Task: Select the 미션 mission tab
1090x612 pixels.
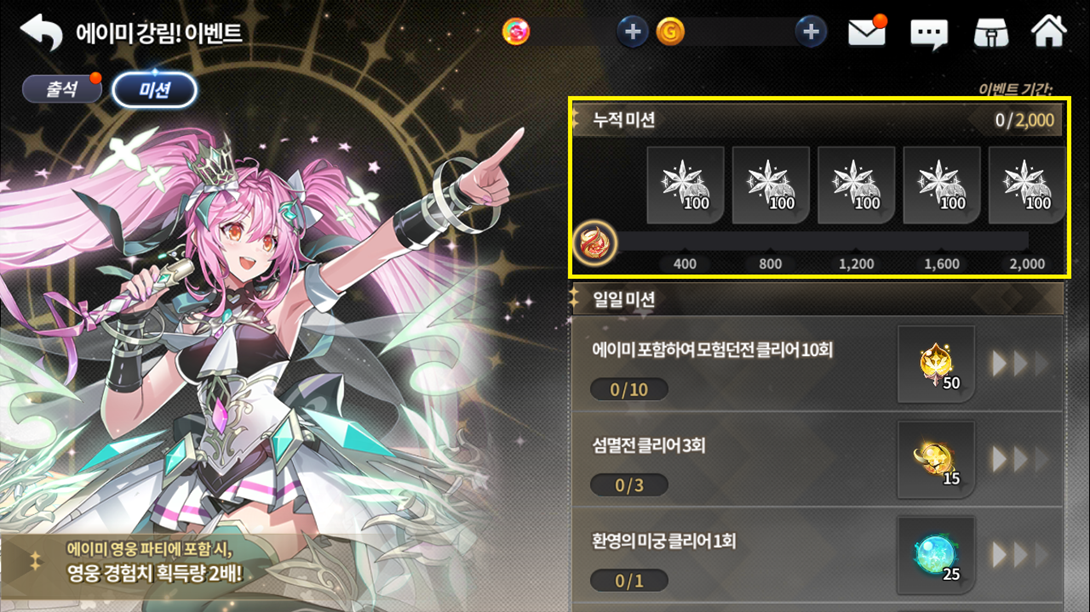Action: (x=154, y=90)
